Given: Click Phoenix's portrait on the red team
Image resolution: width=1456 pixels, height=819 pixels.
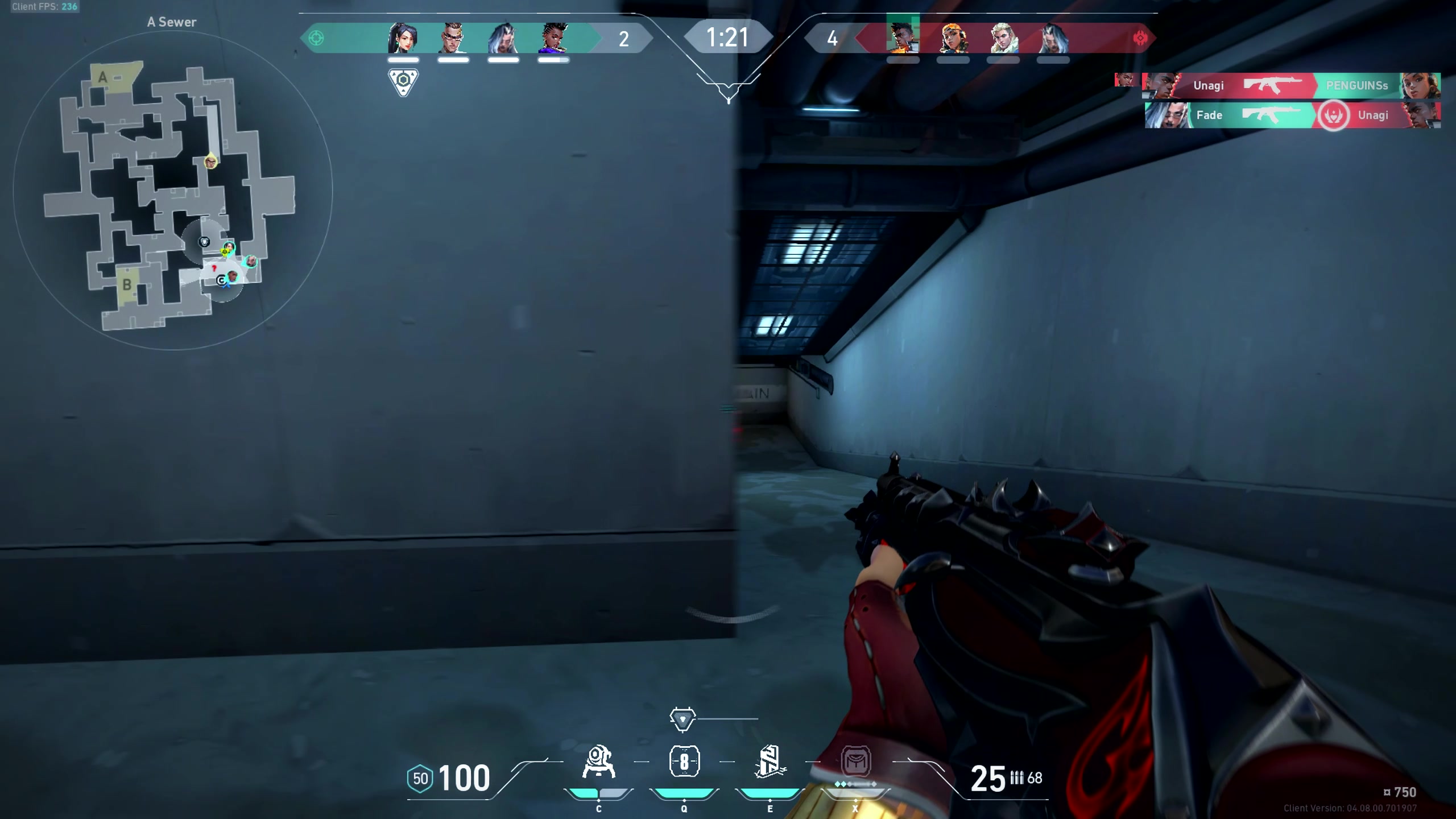Looking at the screenshot, I should [x=903, y=38].
